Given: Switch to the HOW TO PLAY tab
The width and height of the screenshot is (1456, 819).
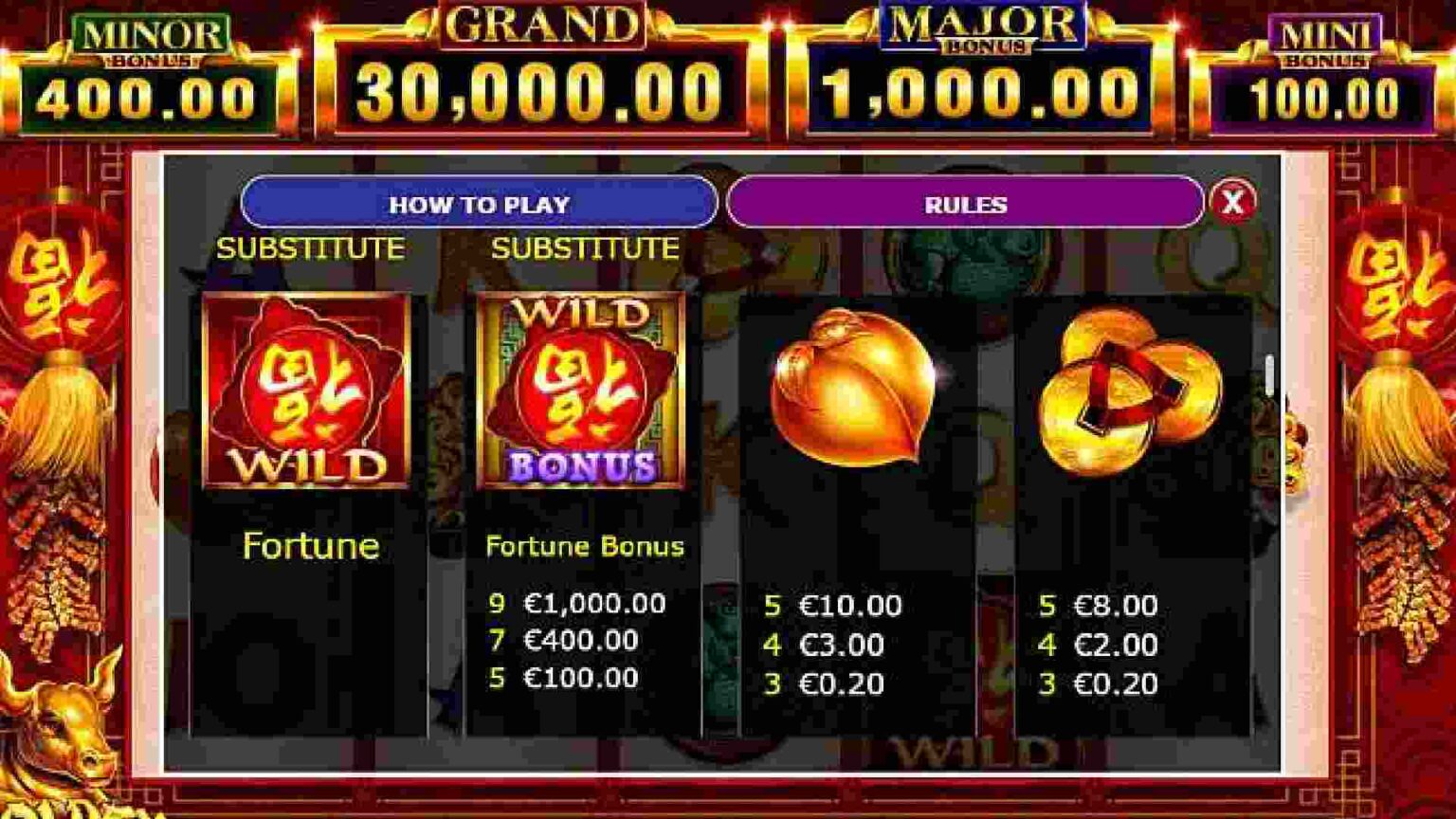Looking at the screenshot, I should [x=479, y=205].
